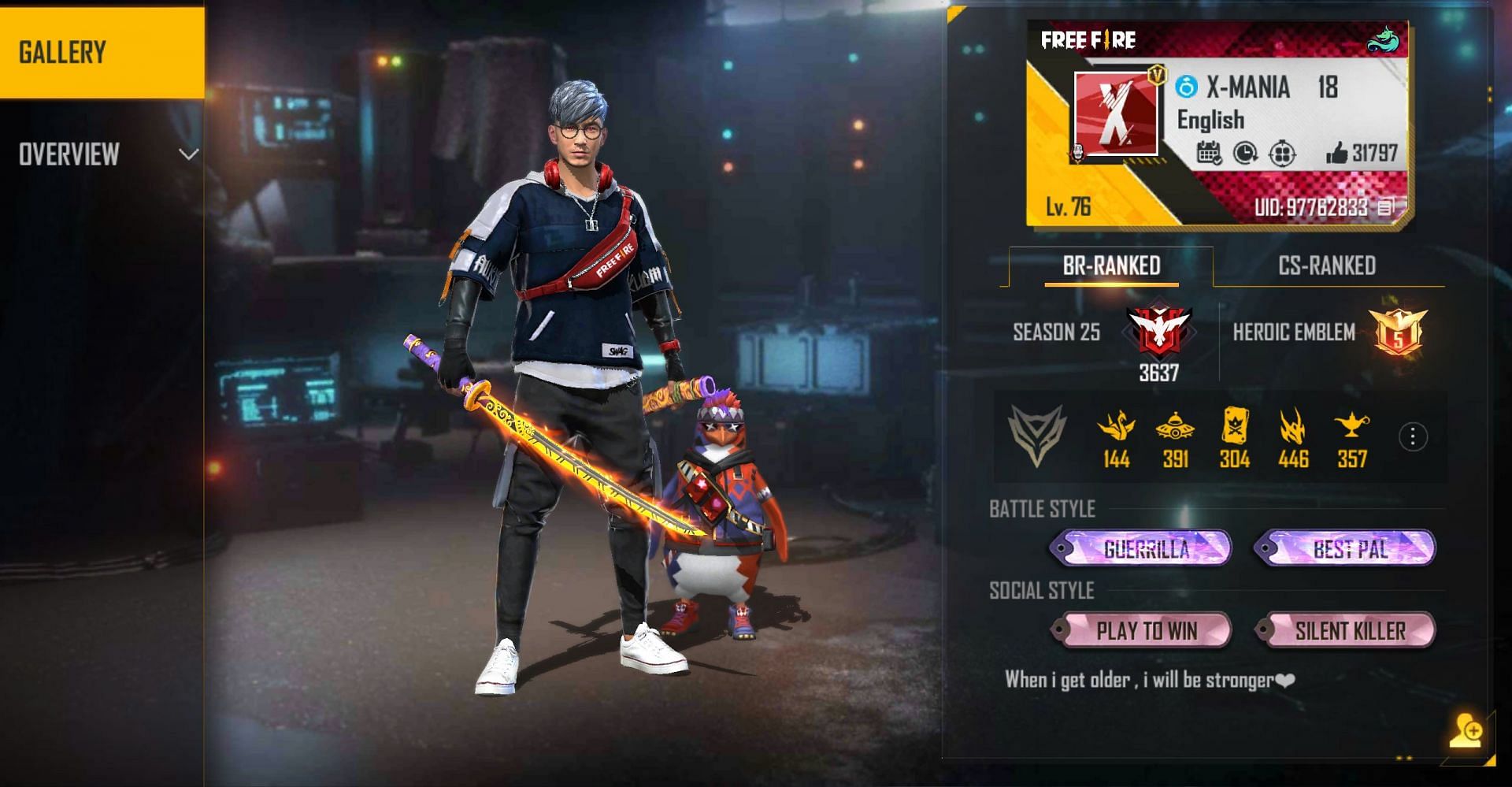This screenshot has width=1512, height=787.
Task: Click the Heroic Emblem badge
Action: click(1398, 332)
